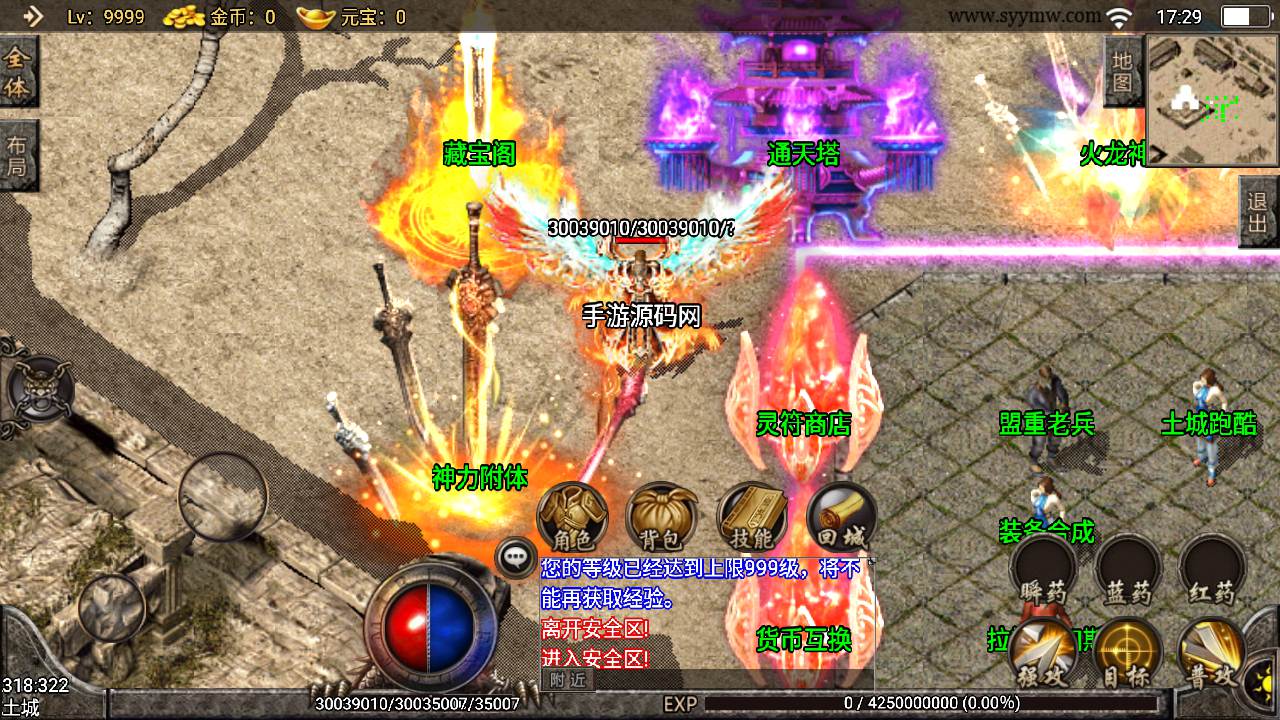Select the 目标 target crosshair icon
This screenshot has height=720, width=1280.
point(1128,652)
